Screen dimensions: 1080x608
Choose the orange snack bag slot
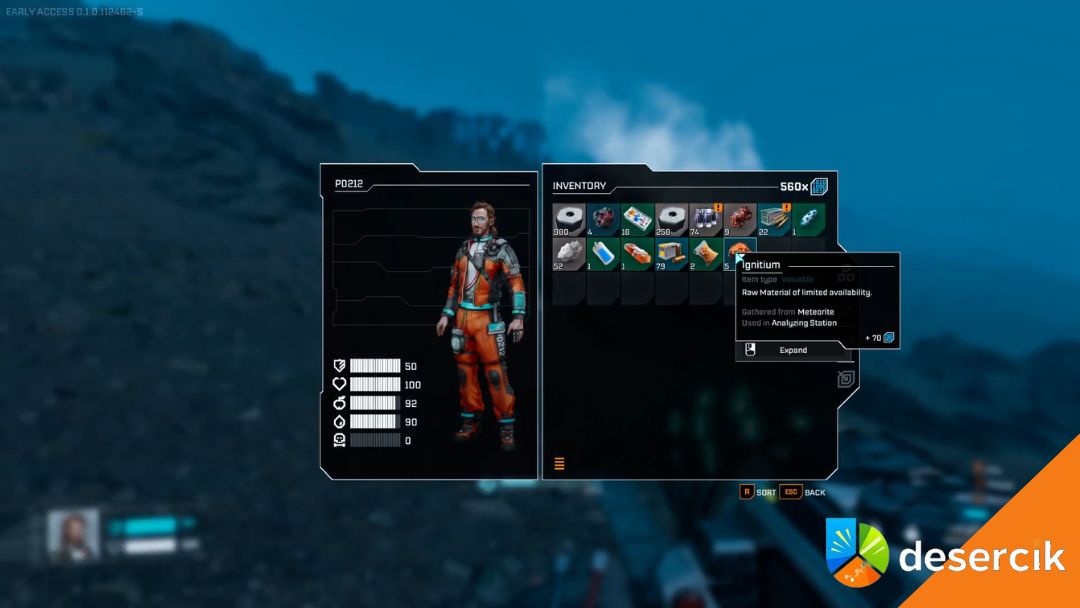(705, 254)
